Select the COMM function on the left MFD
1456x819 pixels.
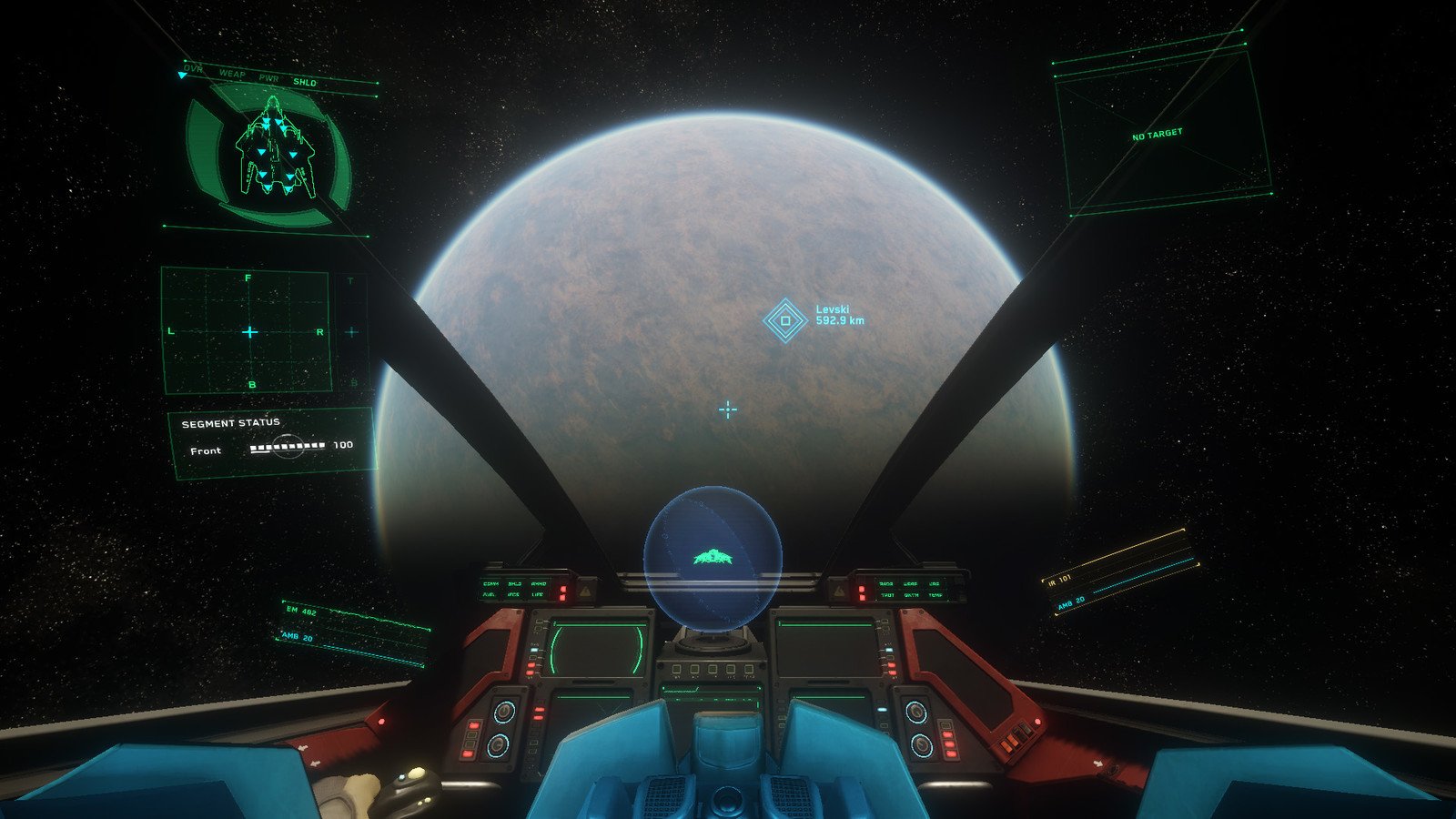pyautogui.click(x=491, y=584)
